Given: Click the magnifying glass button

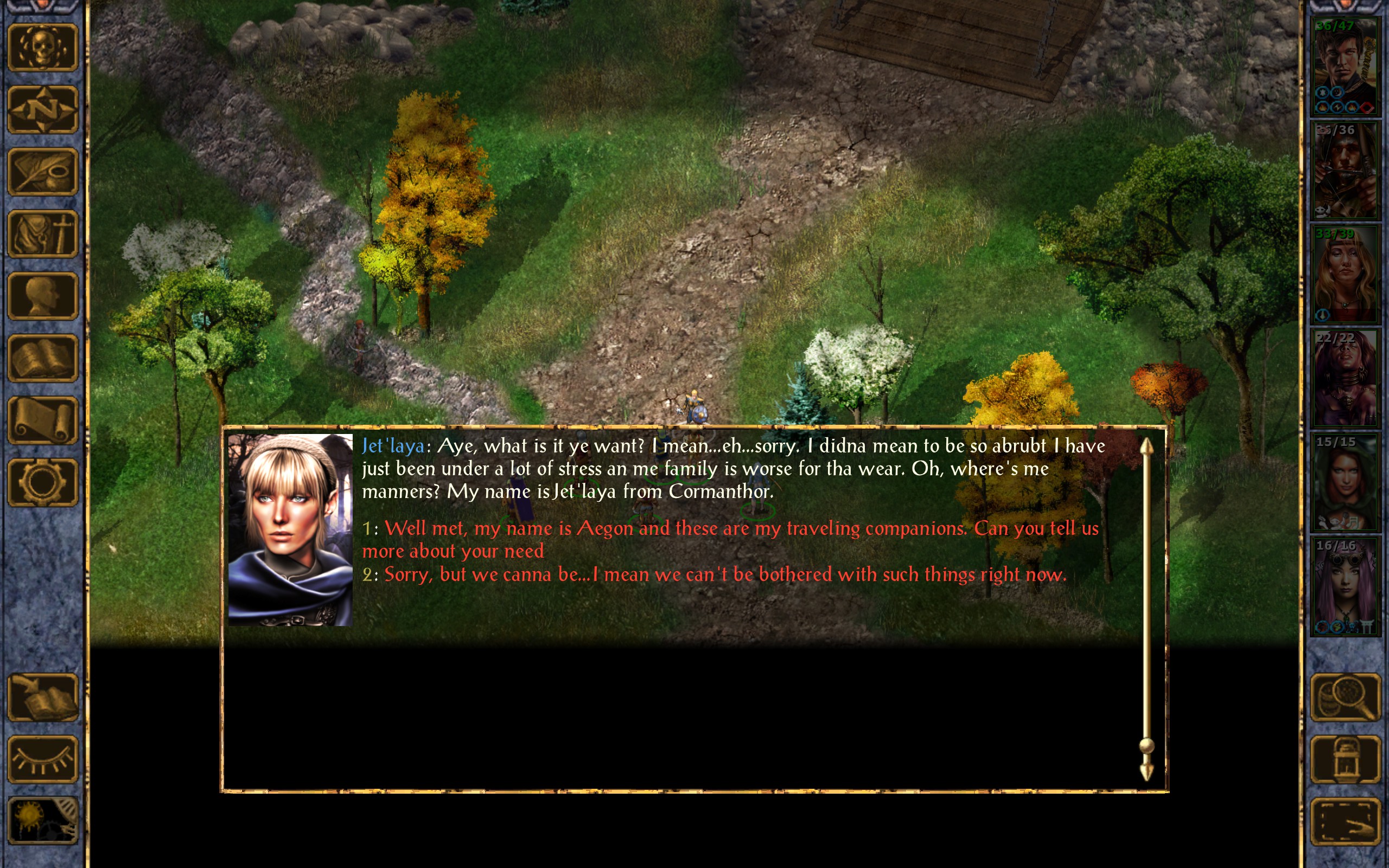Looking at the screenshot, I should 1345,697.
